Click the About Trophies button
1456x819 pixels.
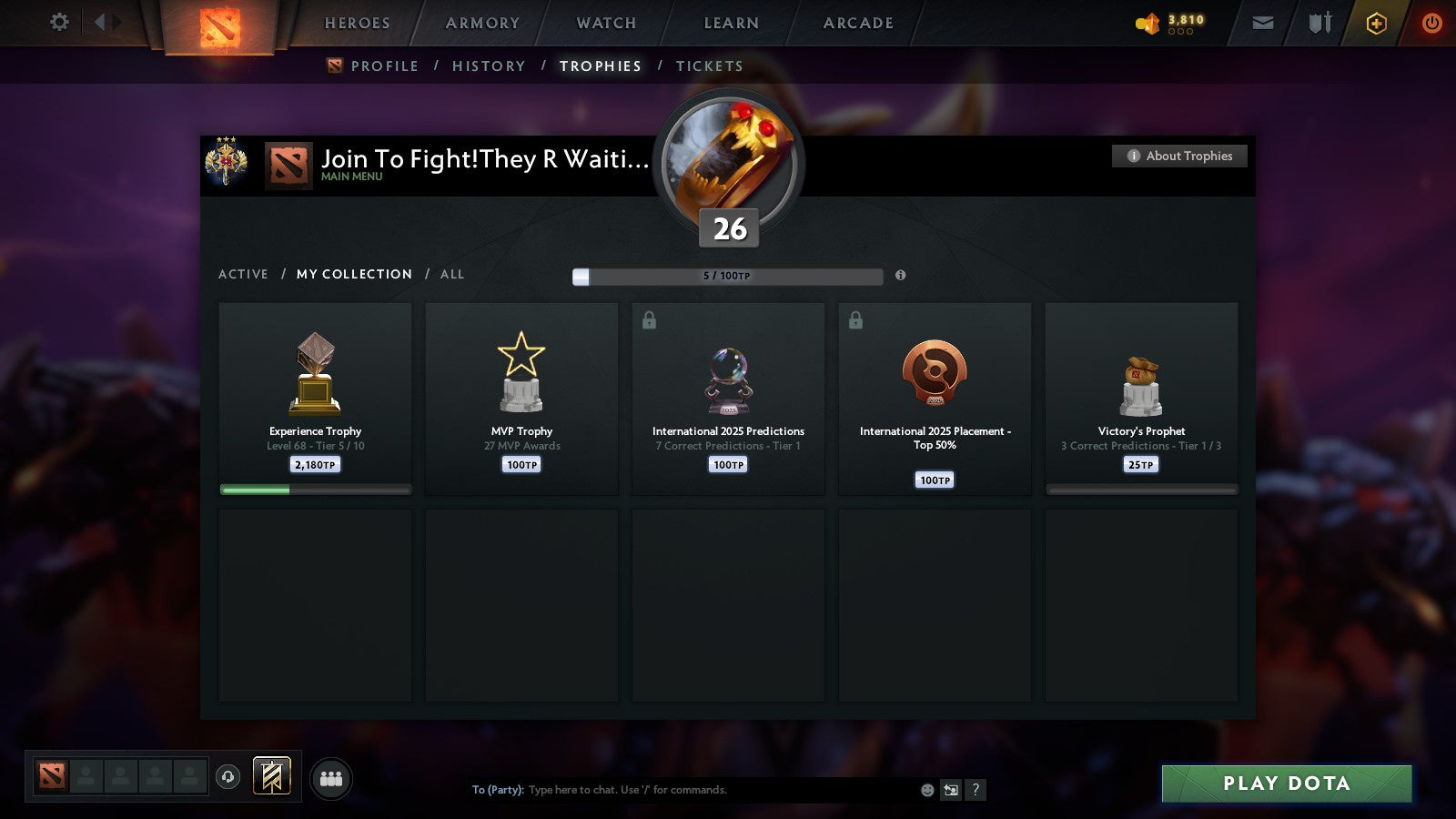1178,156
